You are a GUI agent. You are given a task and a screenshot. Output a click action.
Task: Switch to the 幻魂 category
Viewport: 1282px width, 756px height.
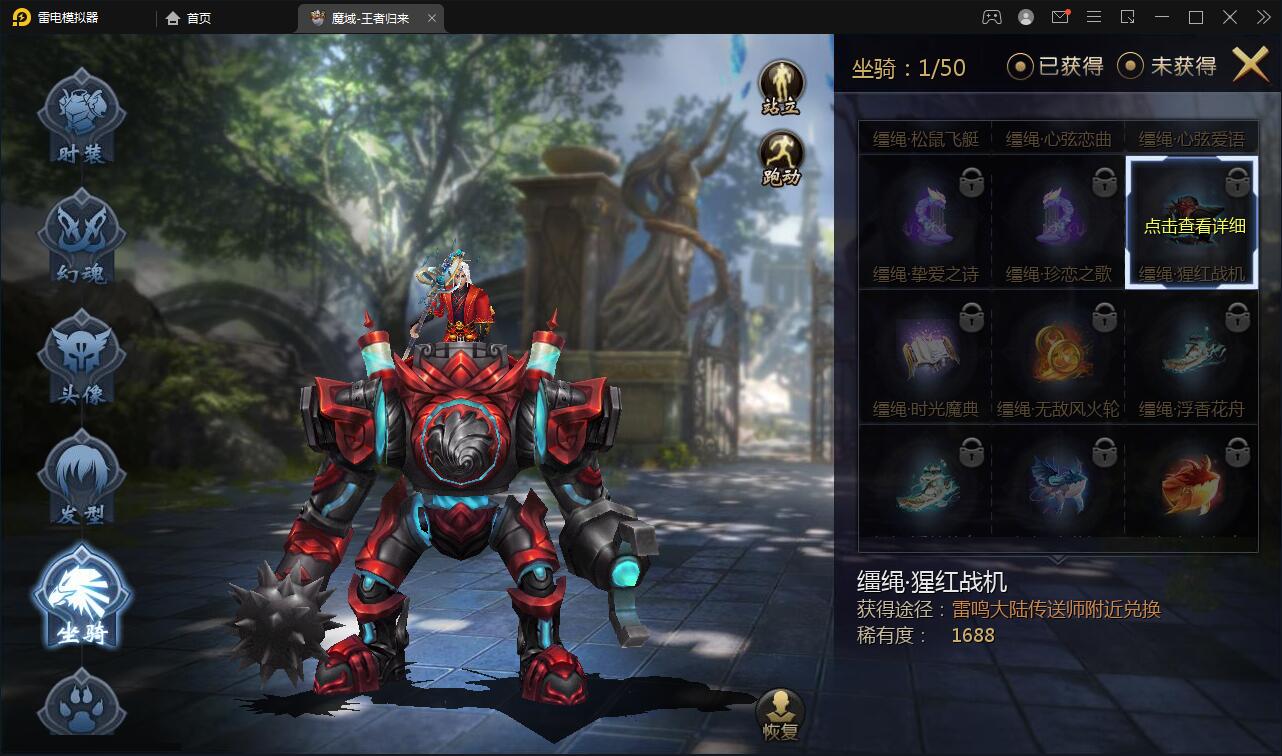[81, 236]
